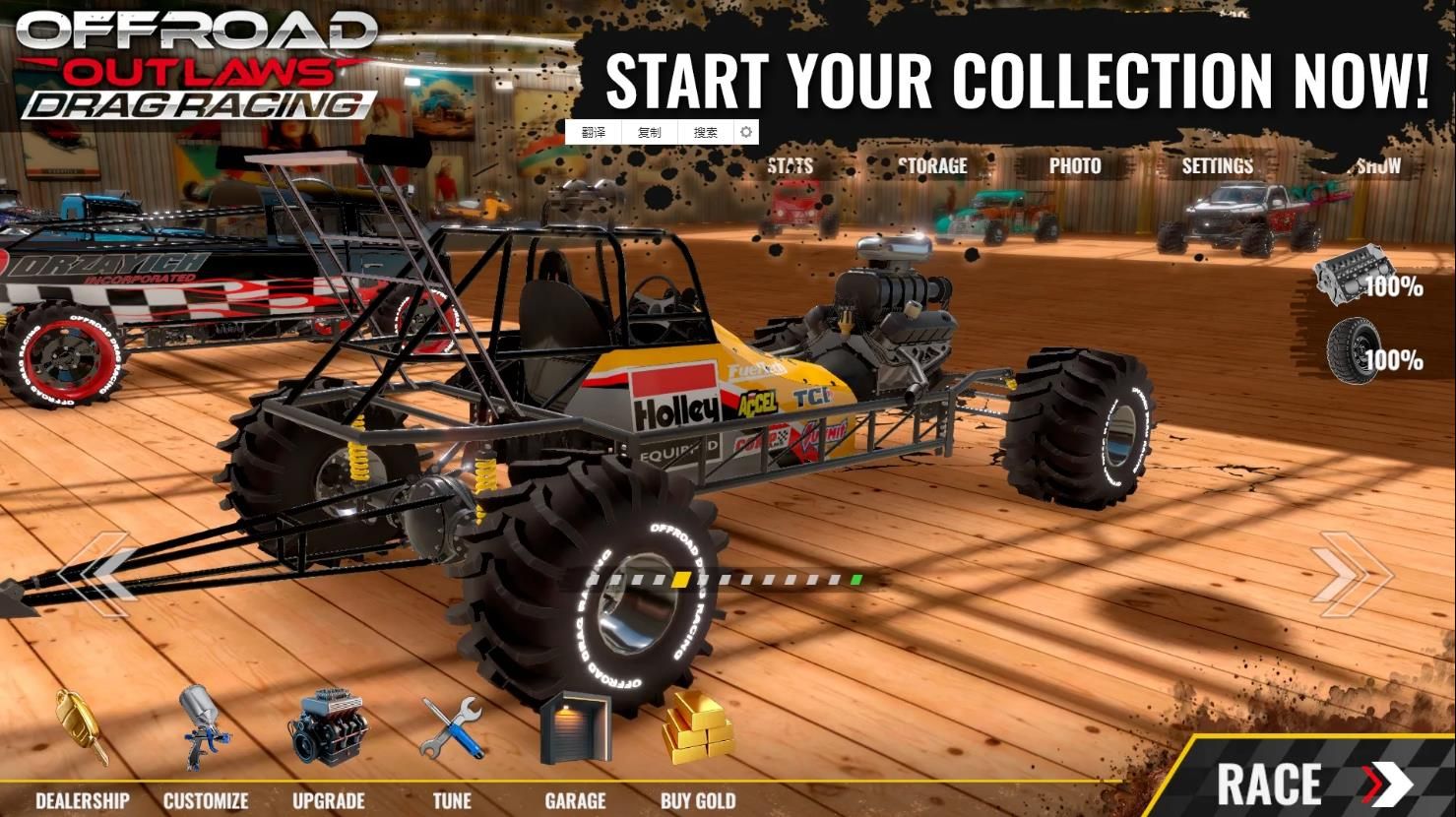Show the next vehicle with right arrow

pyautogui.click(x=1349, y=575)
